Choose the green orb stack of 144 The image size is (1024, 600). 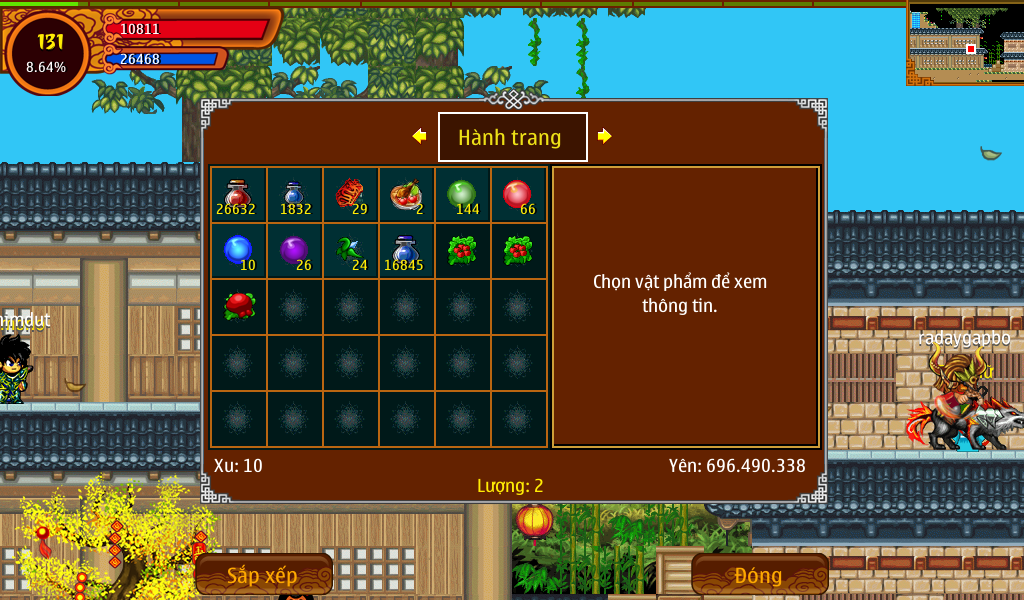tap(462, 195)
